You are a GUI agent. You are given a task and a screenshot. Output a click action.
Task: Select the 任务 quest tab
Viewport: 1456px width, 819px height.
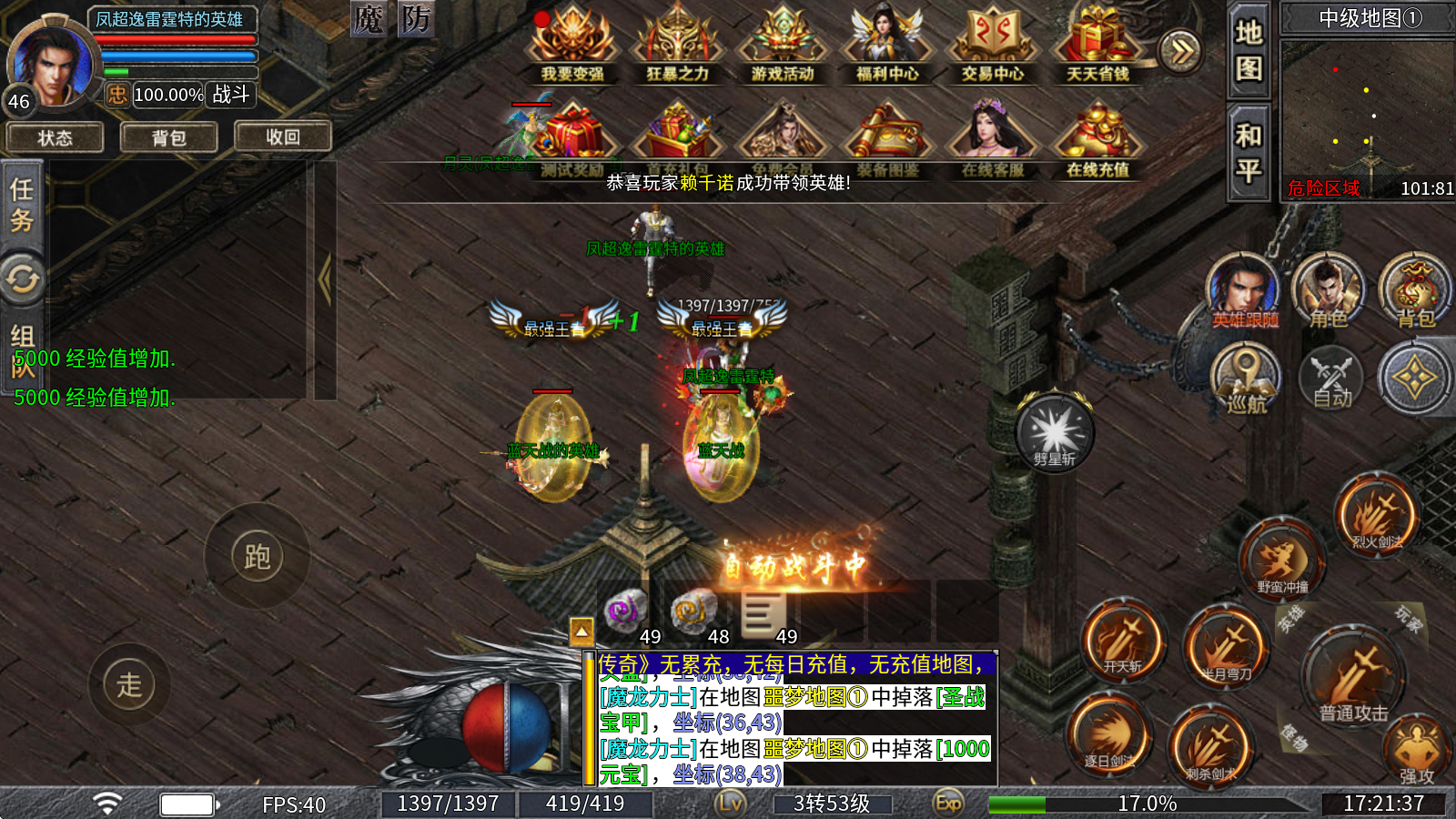pos(22,206)
